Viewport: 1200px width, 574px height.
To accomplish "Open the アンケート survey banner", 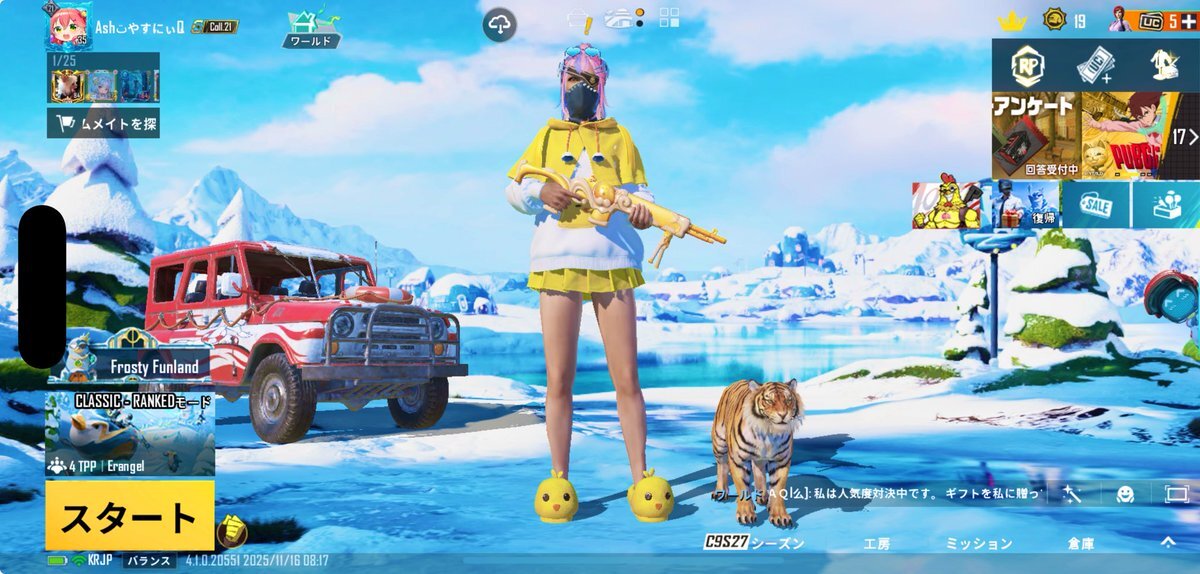I will (x=1035, y=135).
